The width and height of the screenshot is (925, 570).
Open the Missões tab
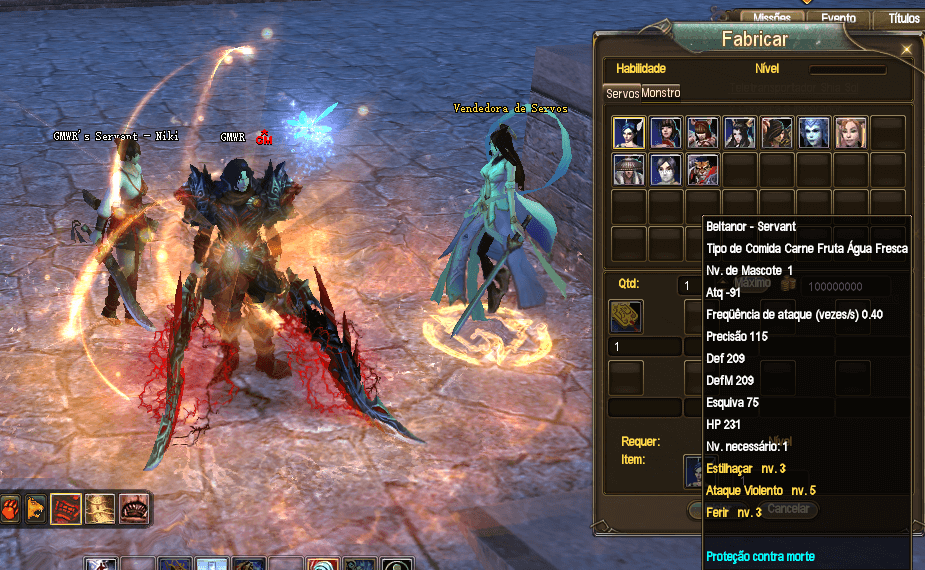[x=772, y=18]
